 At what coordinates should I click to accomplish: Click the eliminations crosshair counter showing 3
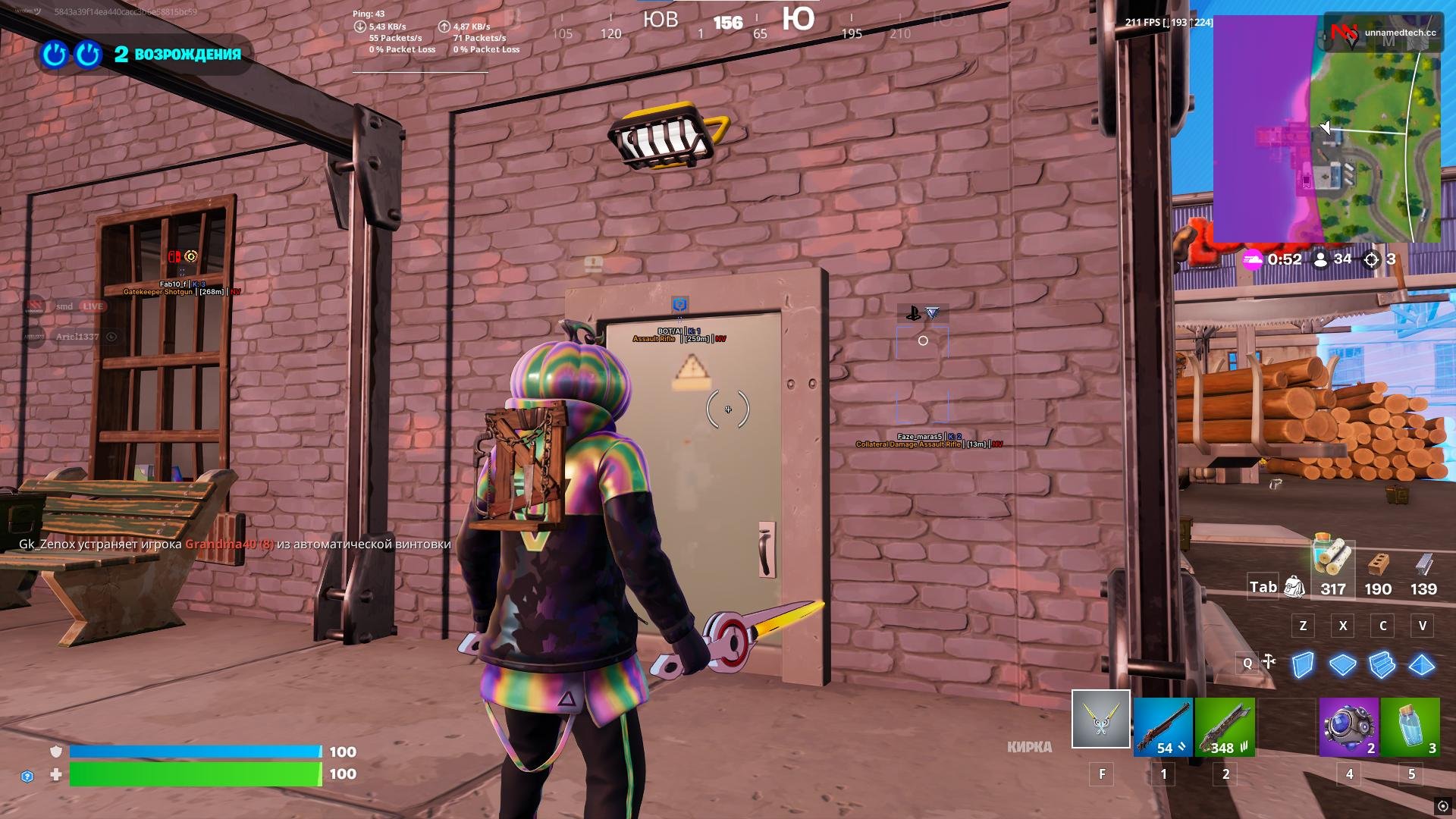1380,259
